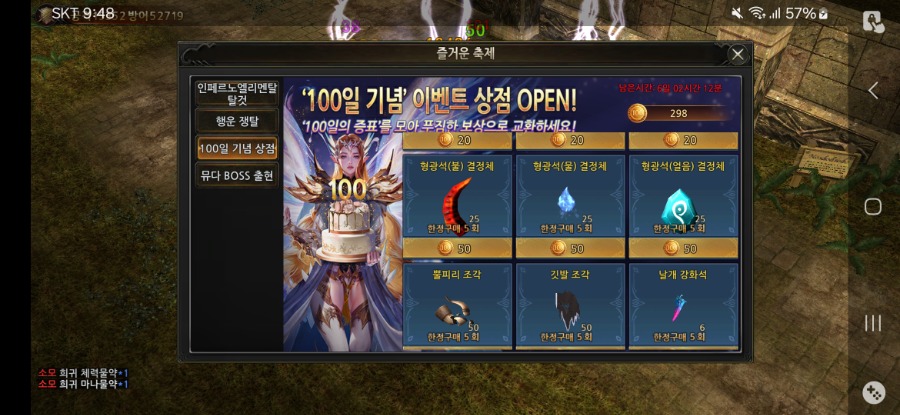The image size is (900, 415).
Task: Select the 100일 기념 상점 tab
Action: tap(236, 148)
